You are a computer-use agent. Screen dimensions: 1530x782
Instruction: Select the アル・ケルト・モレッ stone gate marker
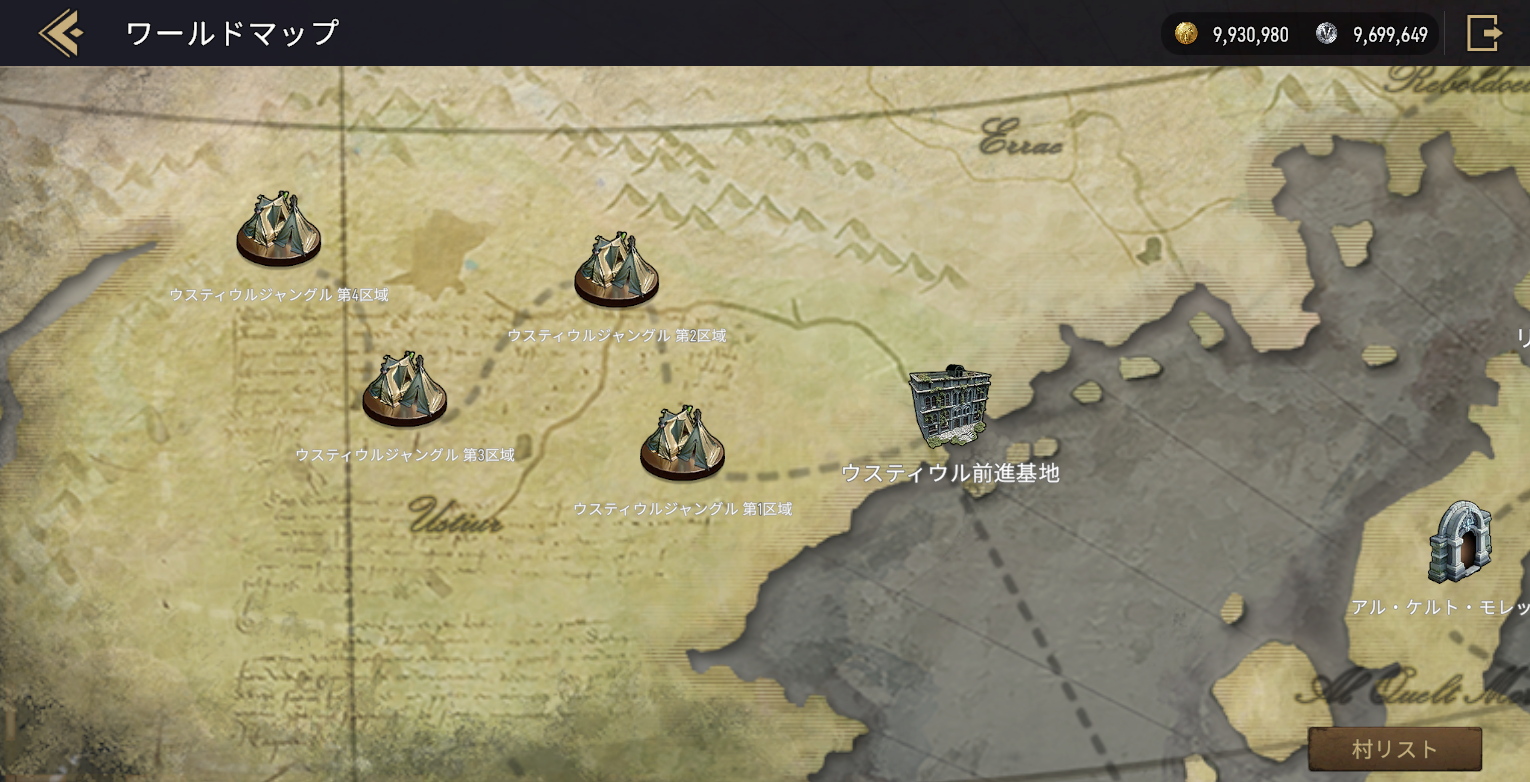point(1460,543)
